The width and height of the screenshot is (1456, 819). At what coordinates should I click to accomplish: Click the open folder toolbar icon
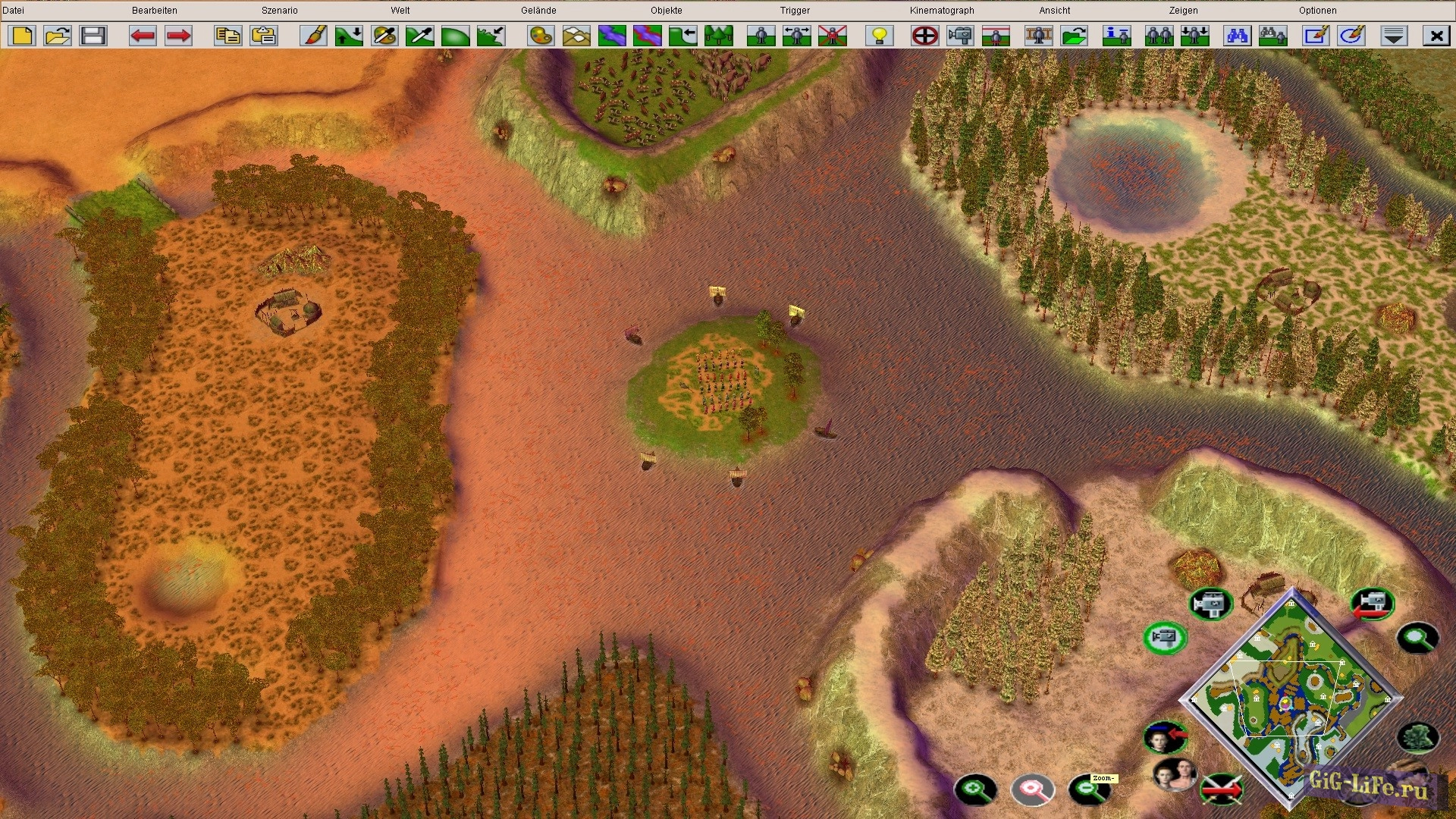[58, 36]
